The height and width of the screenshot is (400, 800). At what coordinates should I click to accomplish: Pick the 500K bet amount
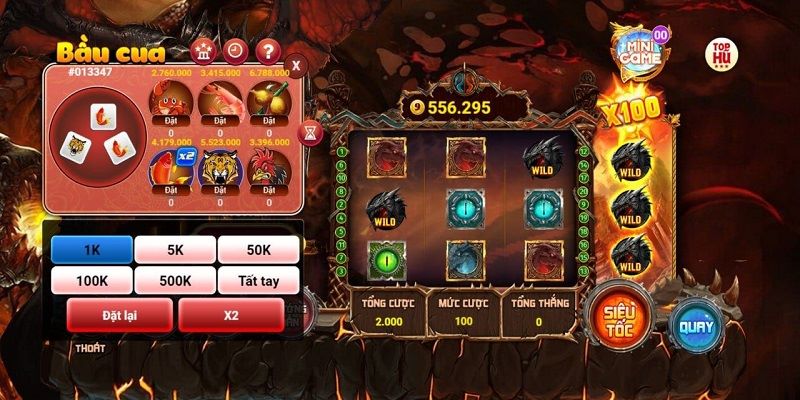point(175,281)
